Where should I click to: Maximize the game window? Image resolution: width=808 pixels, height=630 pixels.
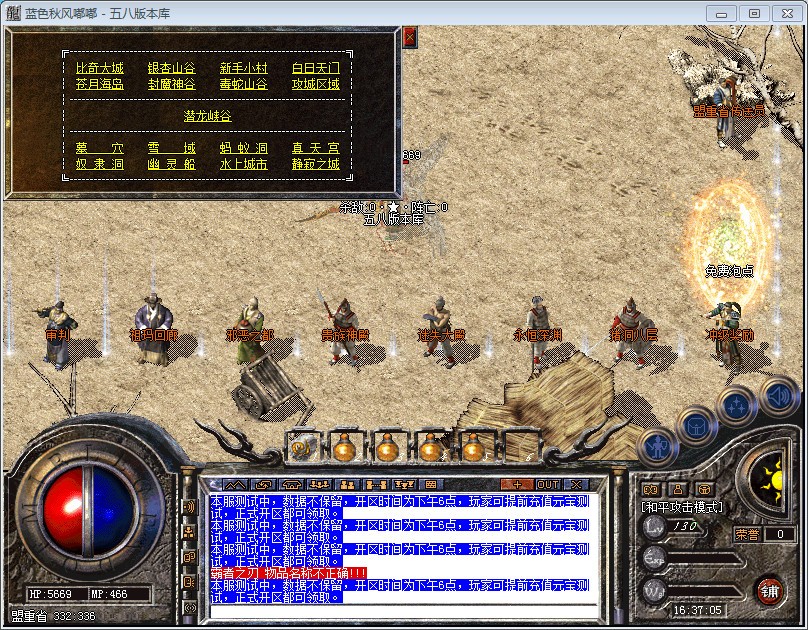pyautogui.click(x=754, y=13)
